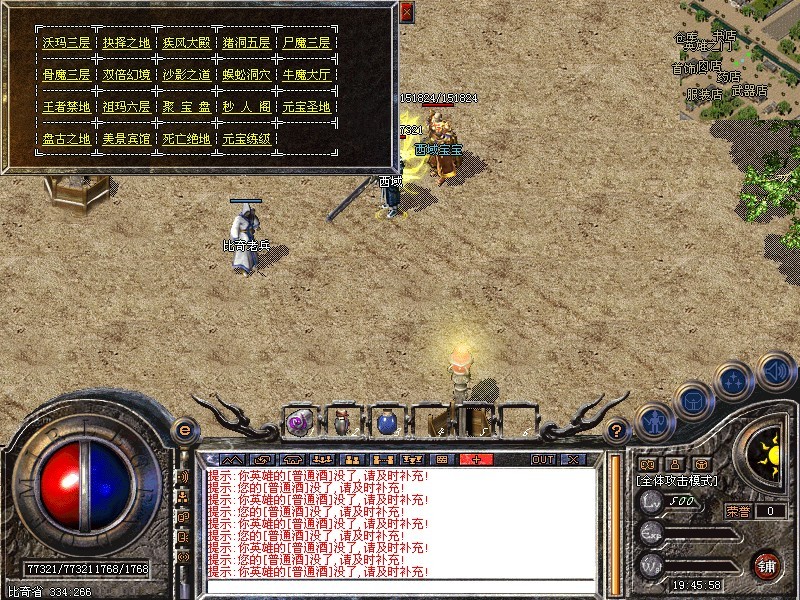Click the speaker sound orb button

(775, 372)
